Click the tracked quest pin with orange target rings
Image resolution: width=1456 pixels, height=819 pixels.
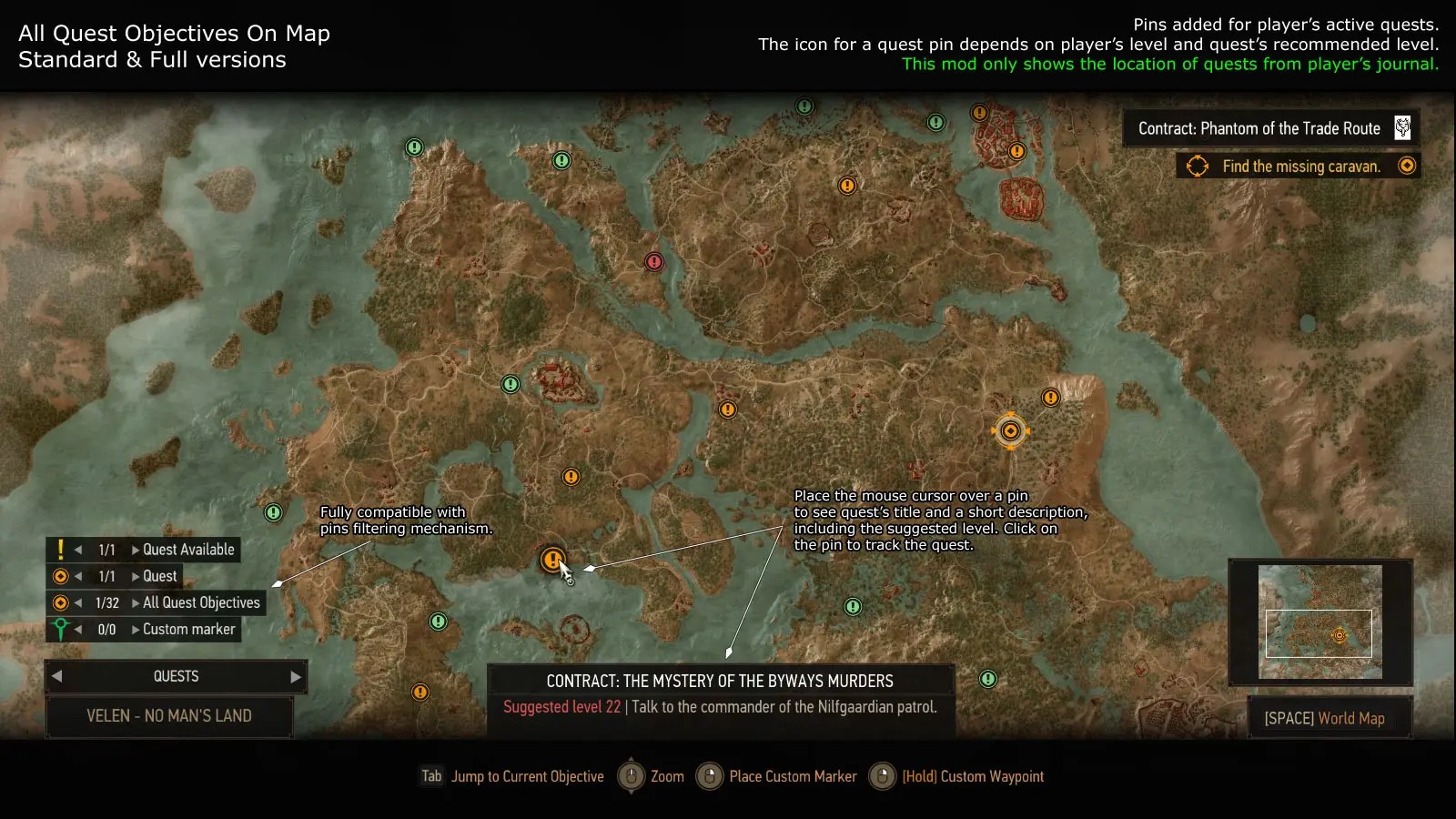tap(1010, 430)
